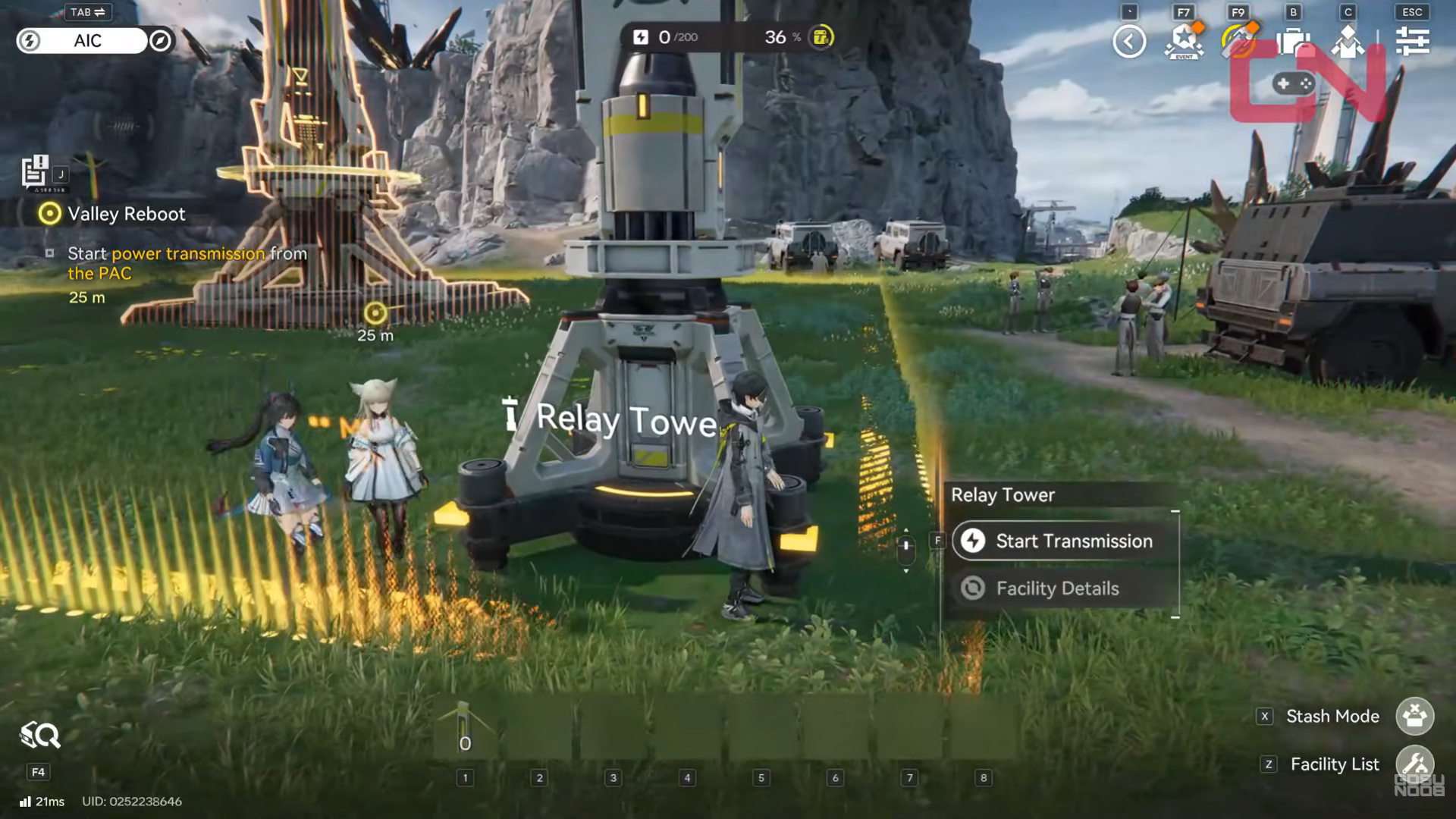Collapse the top-right HUD with back chevron

tap(1131, 41)
